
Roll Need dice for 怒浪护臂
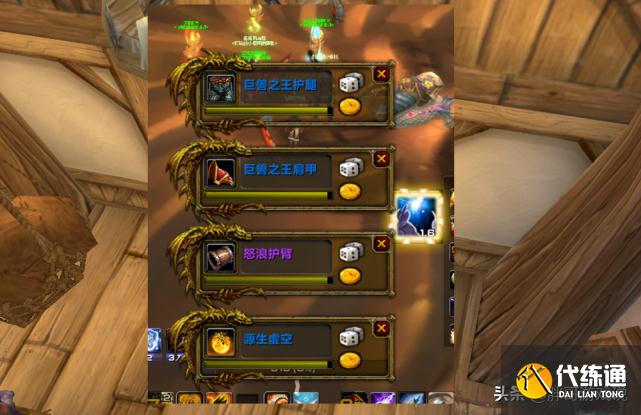pyautogui.click(x=350, y=253)
